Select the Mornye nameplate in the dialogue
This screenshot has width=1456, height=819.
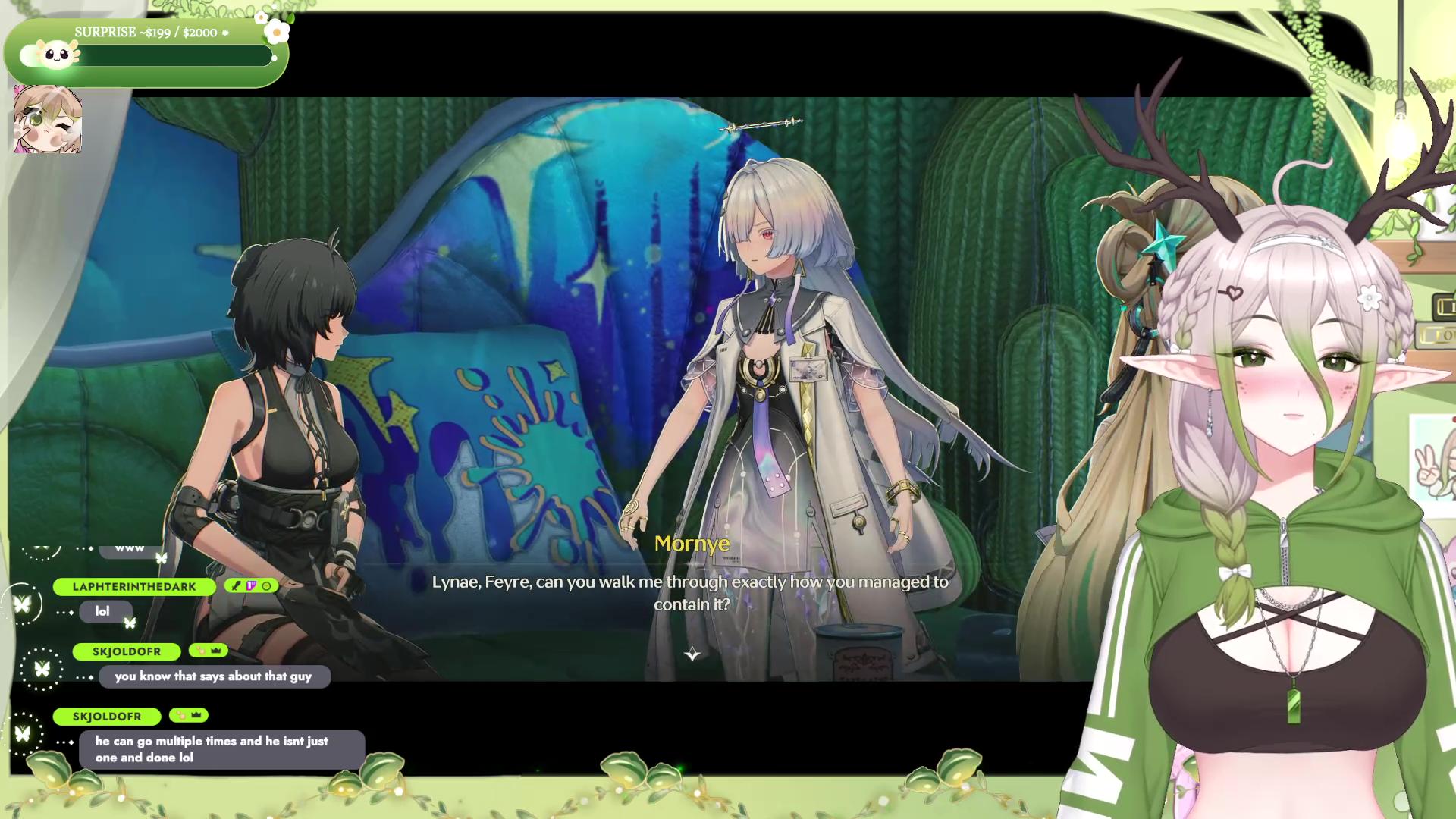pyautogui.click(x=692, y=543)
